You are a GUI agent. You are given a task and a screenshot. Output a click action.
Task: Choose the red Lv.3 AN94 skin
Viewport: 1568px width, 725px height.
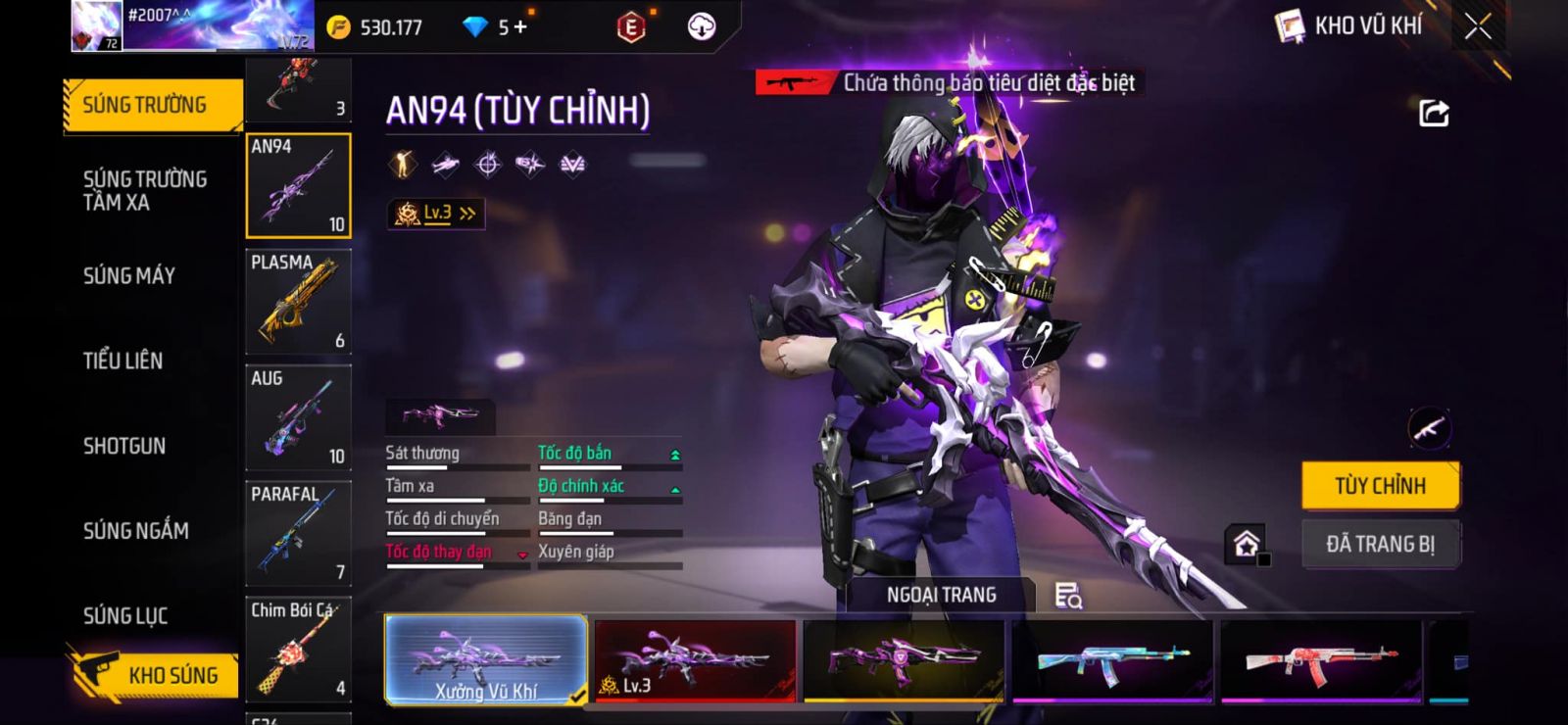click(695, 659)
